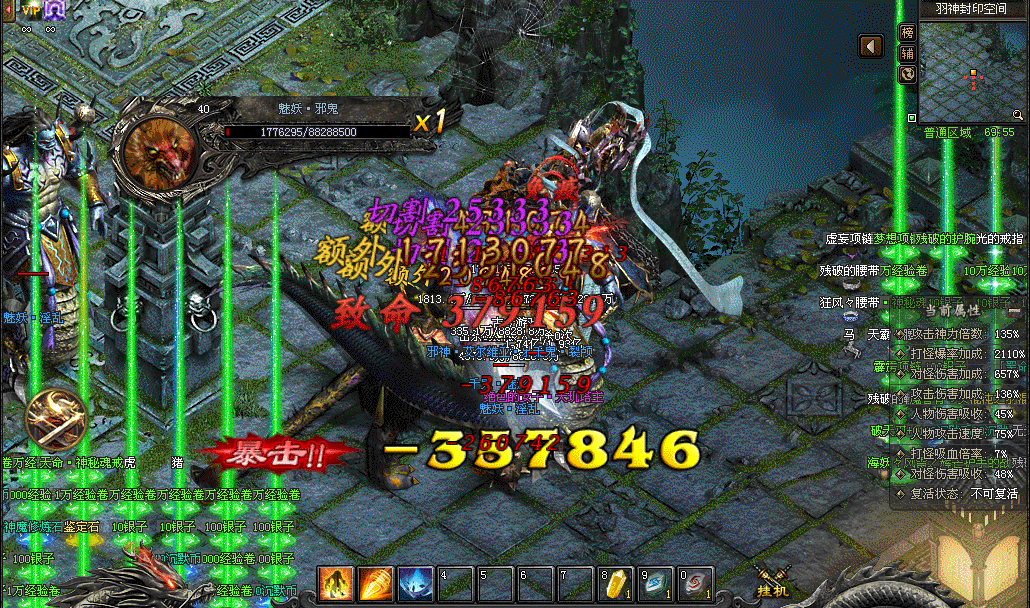Select the boss portrait of 魅妖·邪鬼
The width and height of the screenshot is (1030, 608).
159,152
